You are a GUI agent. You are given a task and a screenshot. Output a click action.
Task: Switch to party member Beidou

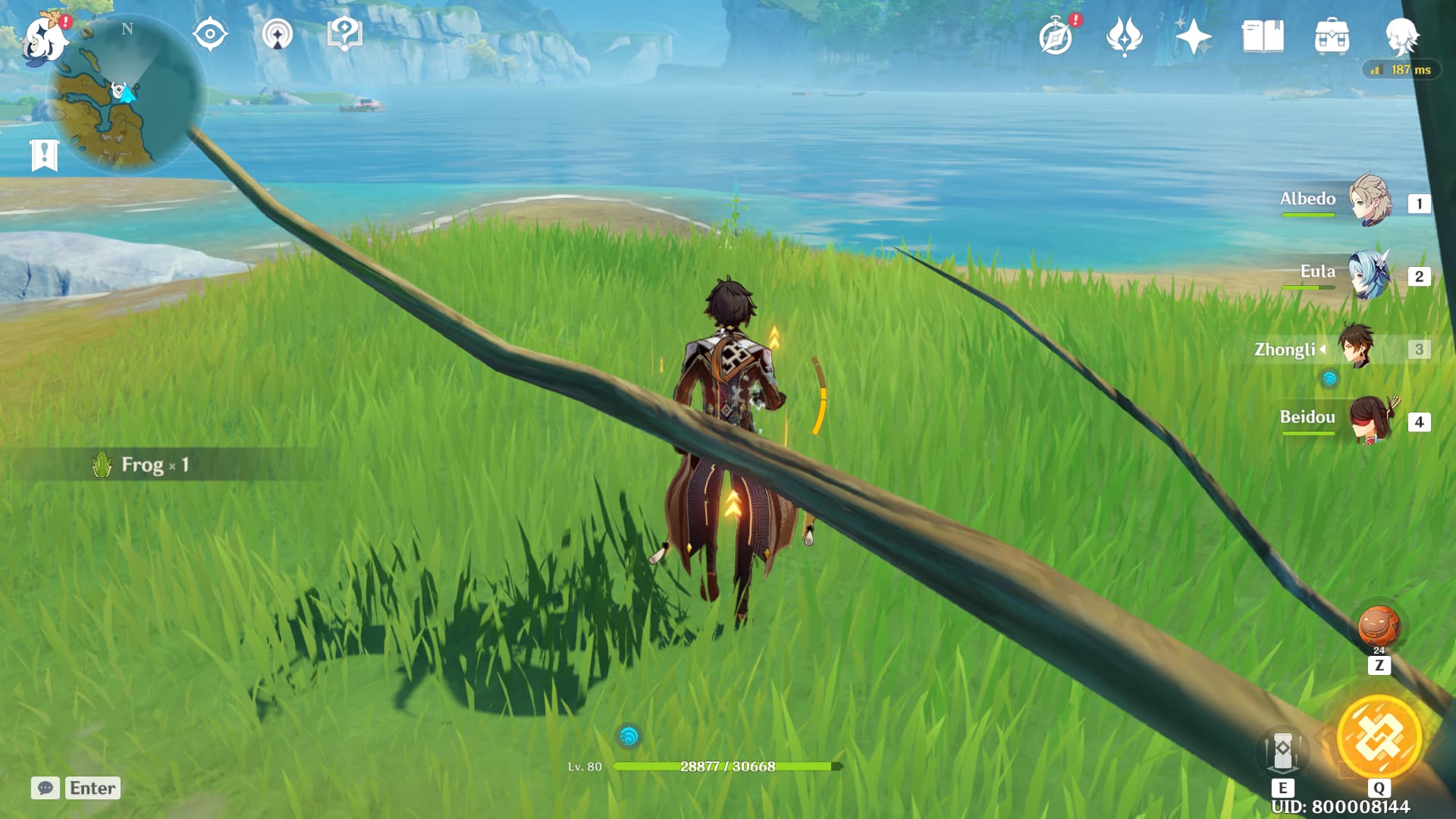click(1370, 419)
